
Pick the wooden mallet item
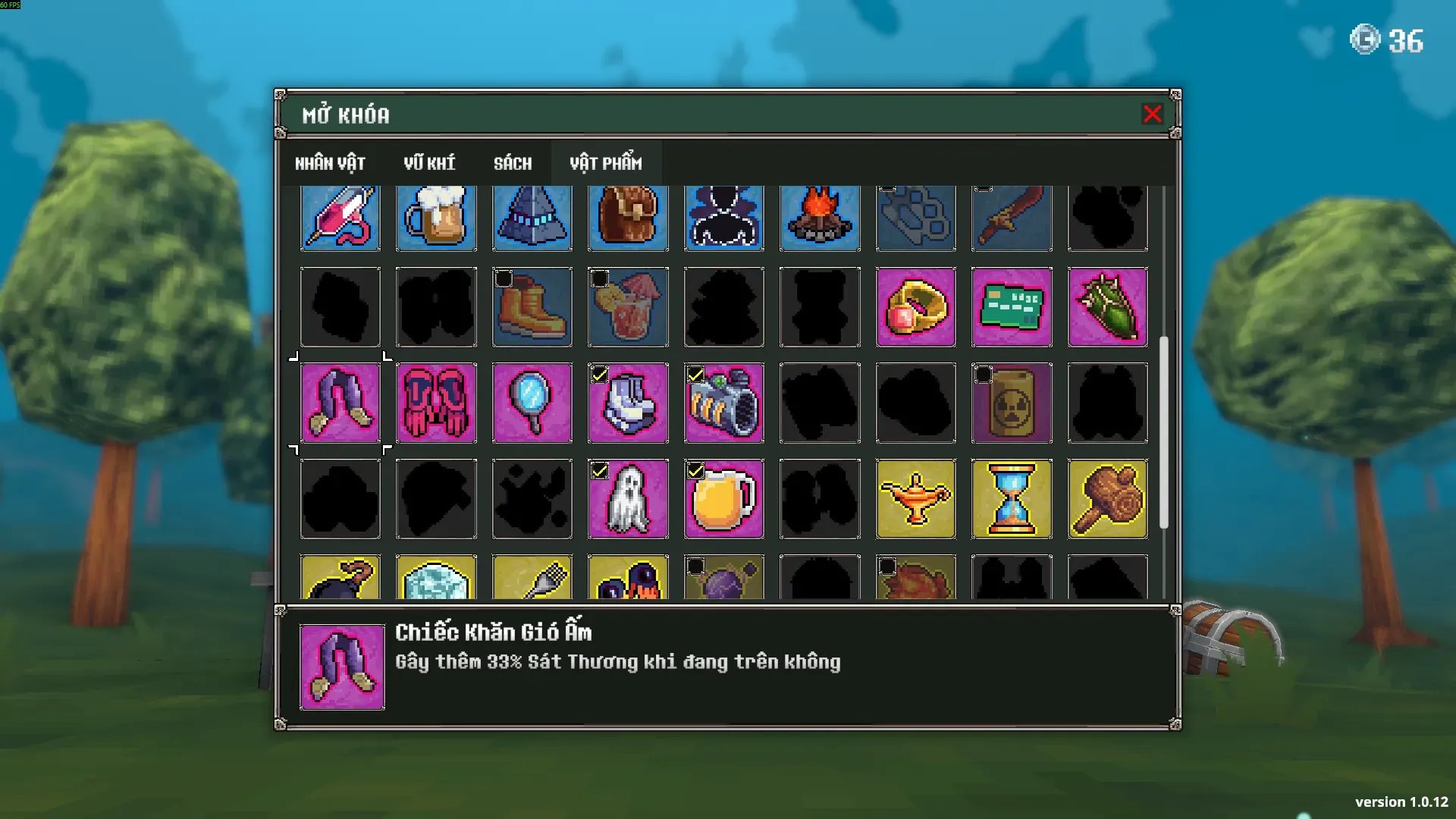point(1107,499)
